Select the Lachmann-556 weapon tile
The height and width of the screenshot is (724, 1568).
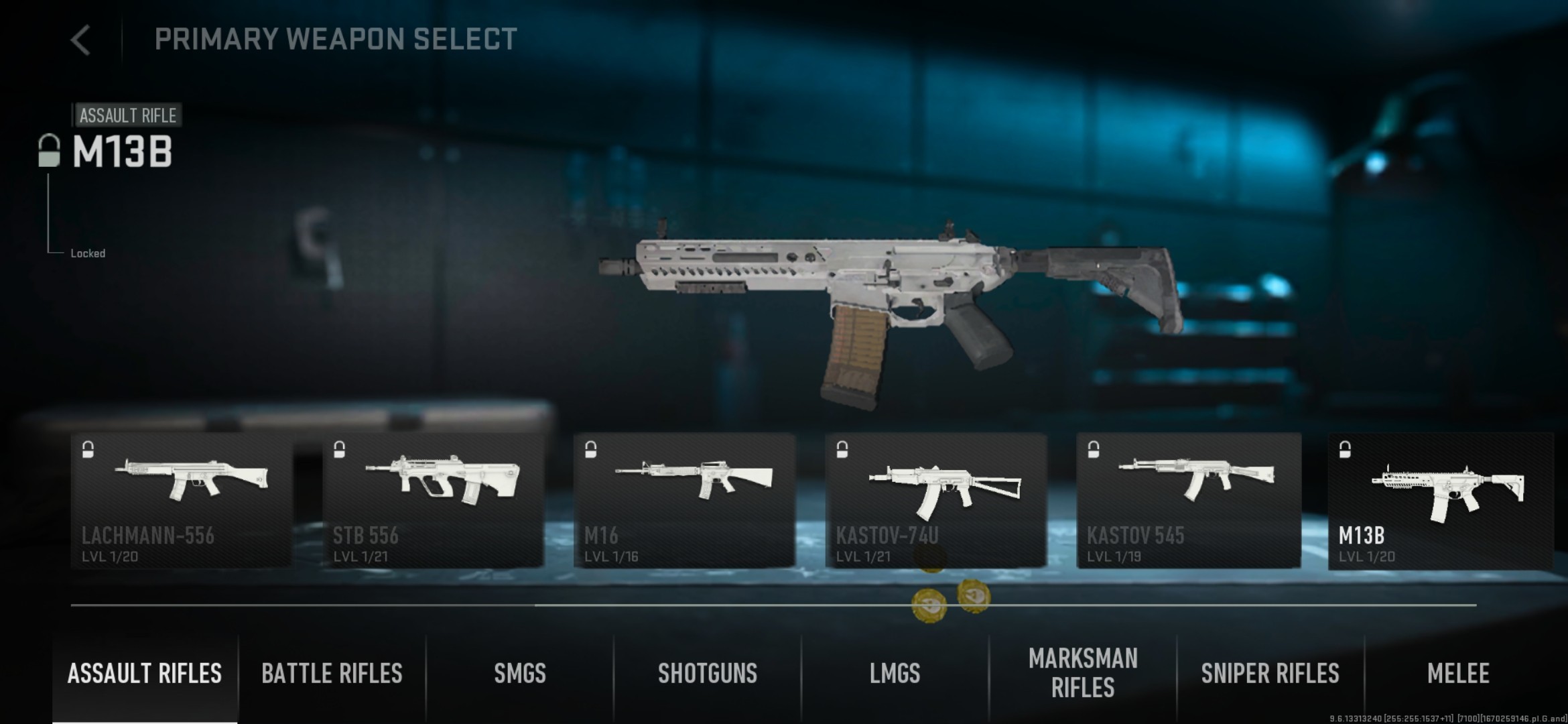click(181, 501)
